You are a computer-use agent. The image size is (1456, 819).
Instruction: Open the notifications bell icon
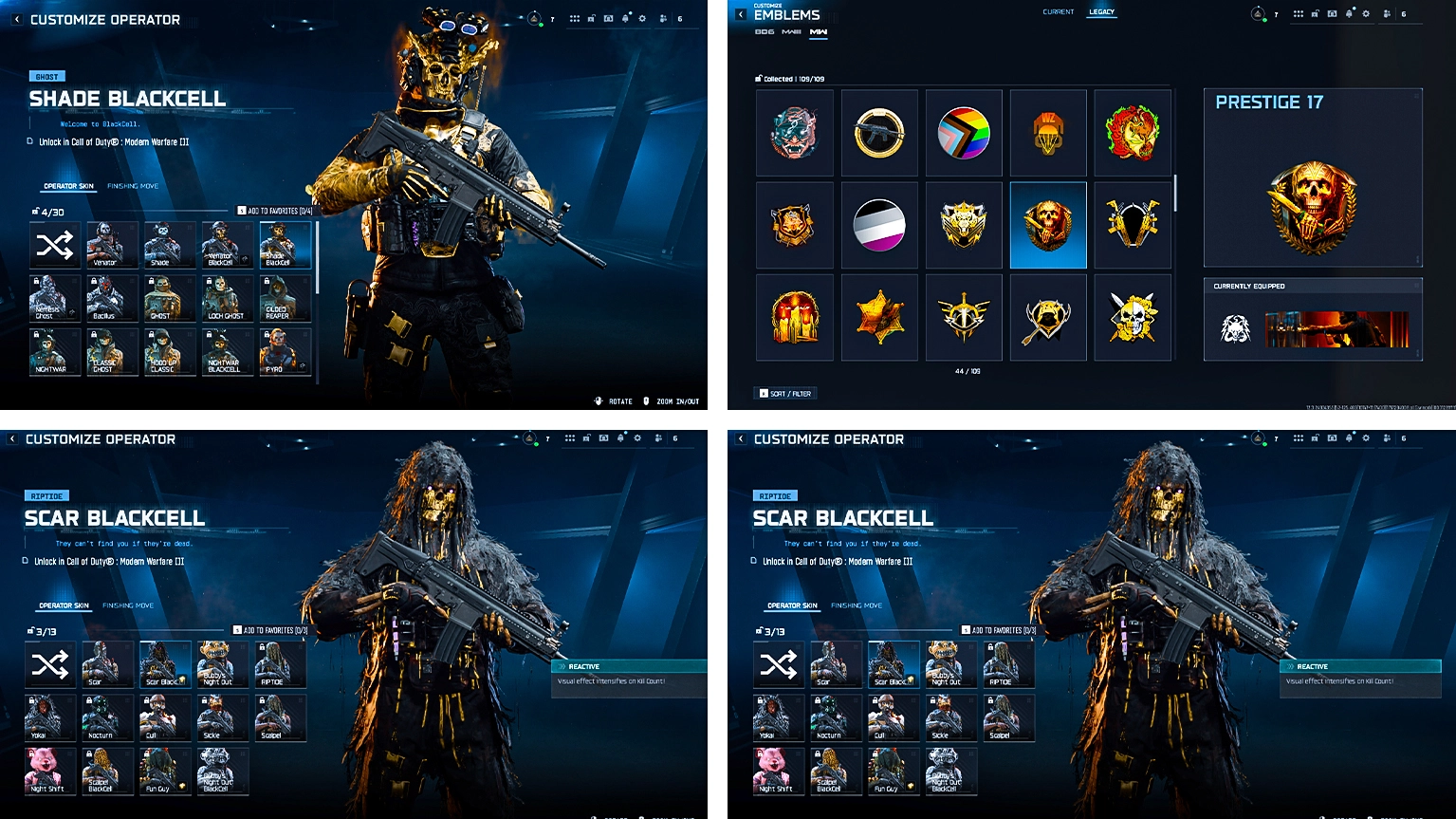pos(625,17)
